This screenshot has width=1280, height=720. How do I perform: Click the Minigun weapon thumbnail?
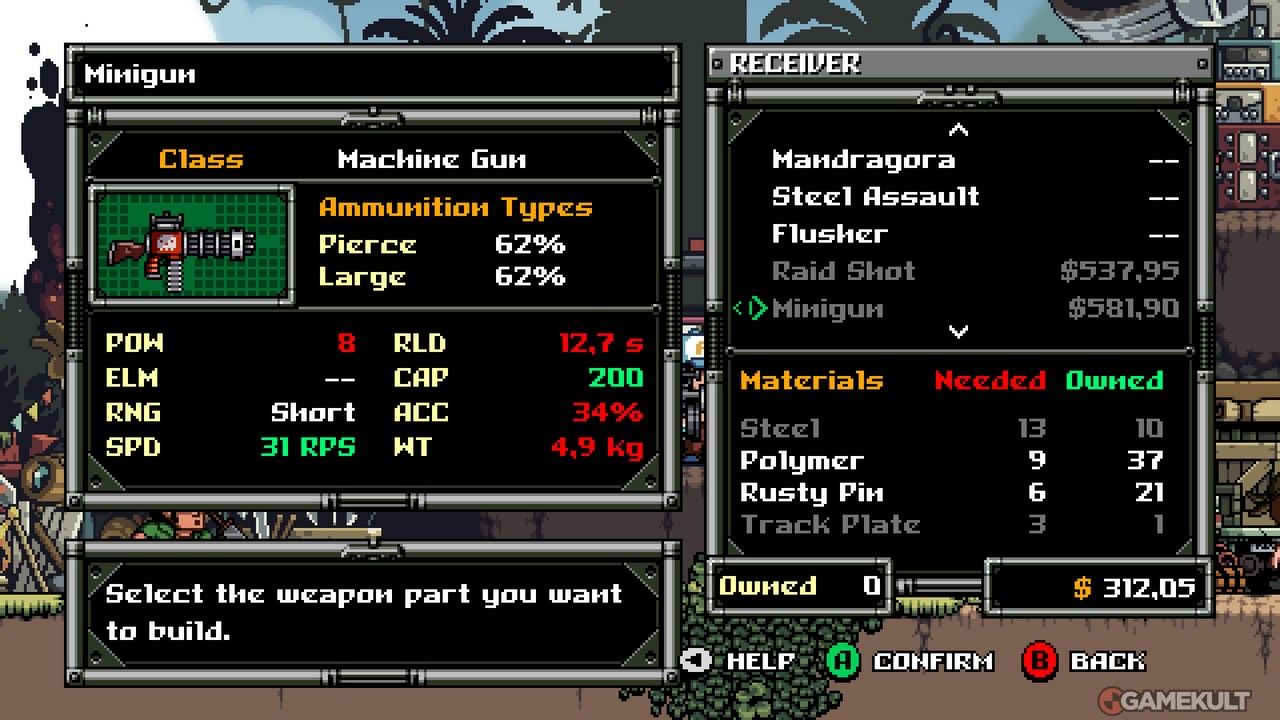[191, 245]
